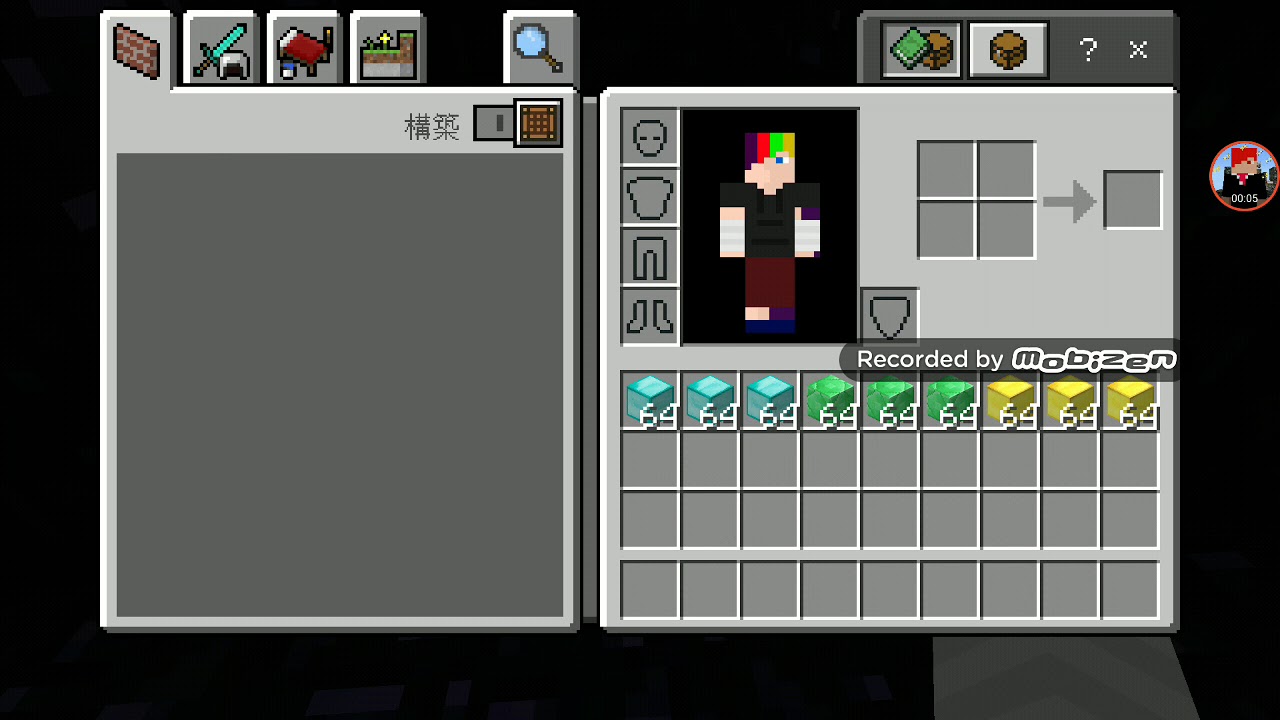Select the Equipment tab with diamond sword

pyautogui.click(x=219, y=47)
